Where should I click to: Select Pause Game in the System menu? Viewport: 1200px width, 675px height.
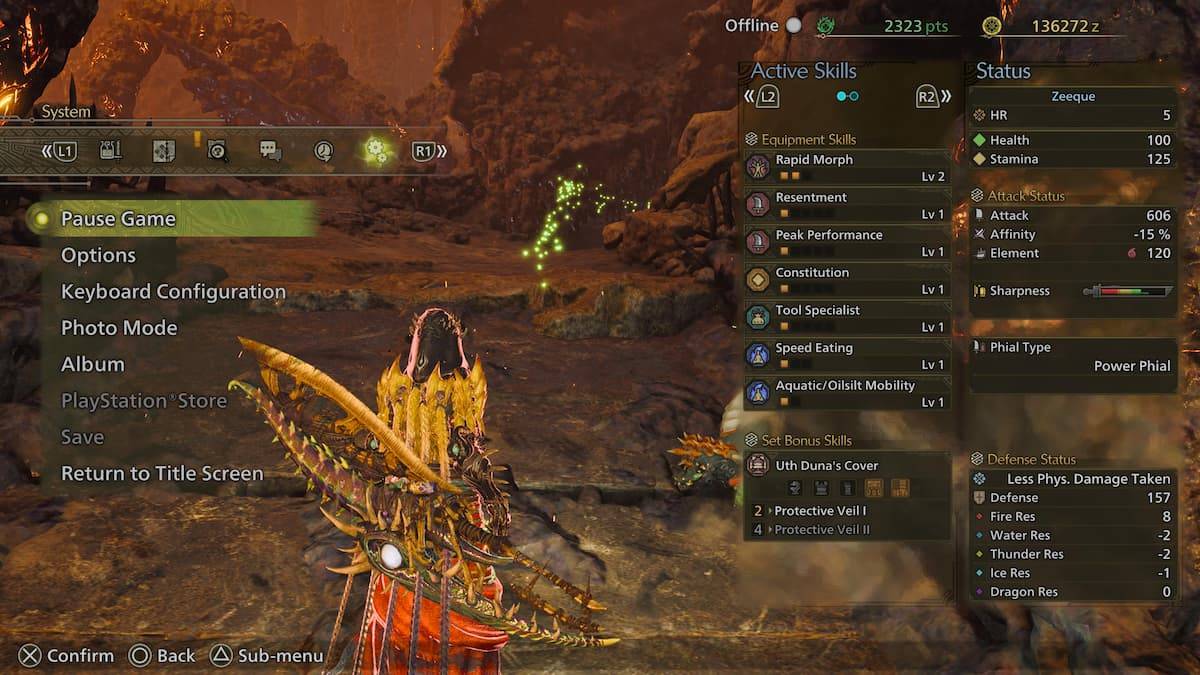118,219
